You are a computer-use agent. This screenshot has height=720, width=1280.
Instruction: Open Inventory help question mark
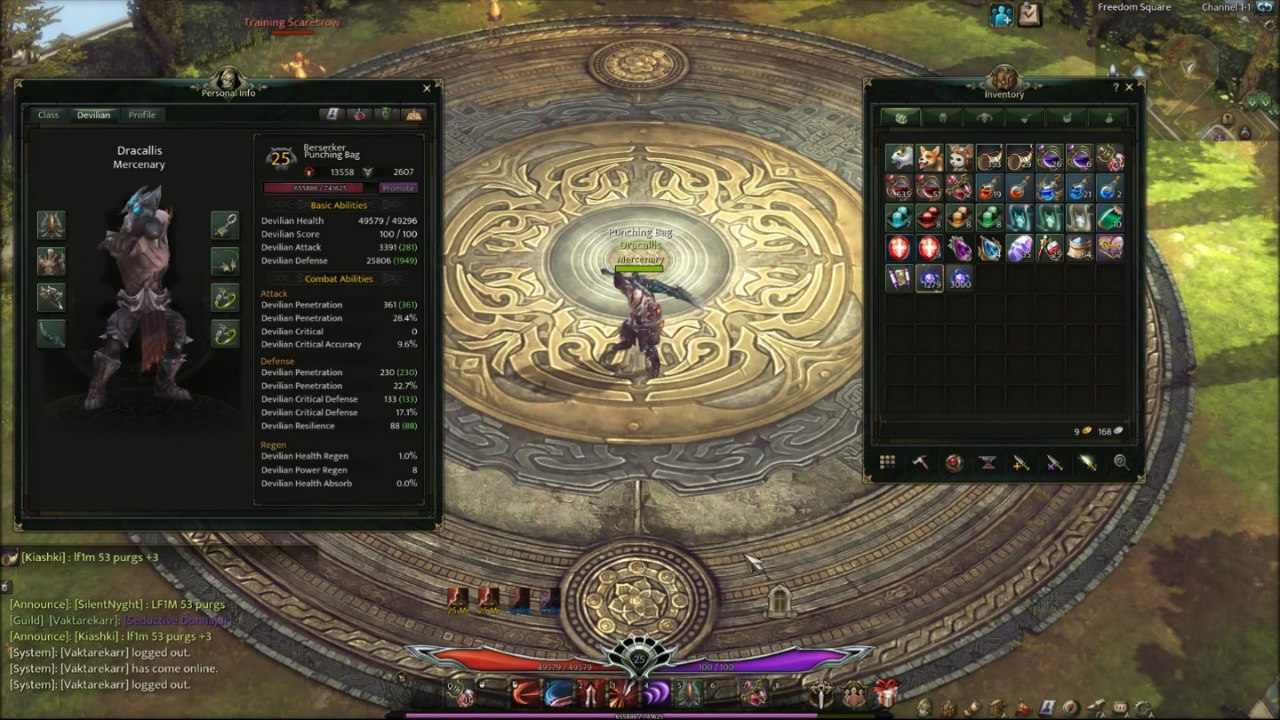click(x=1116, y=88)
